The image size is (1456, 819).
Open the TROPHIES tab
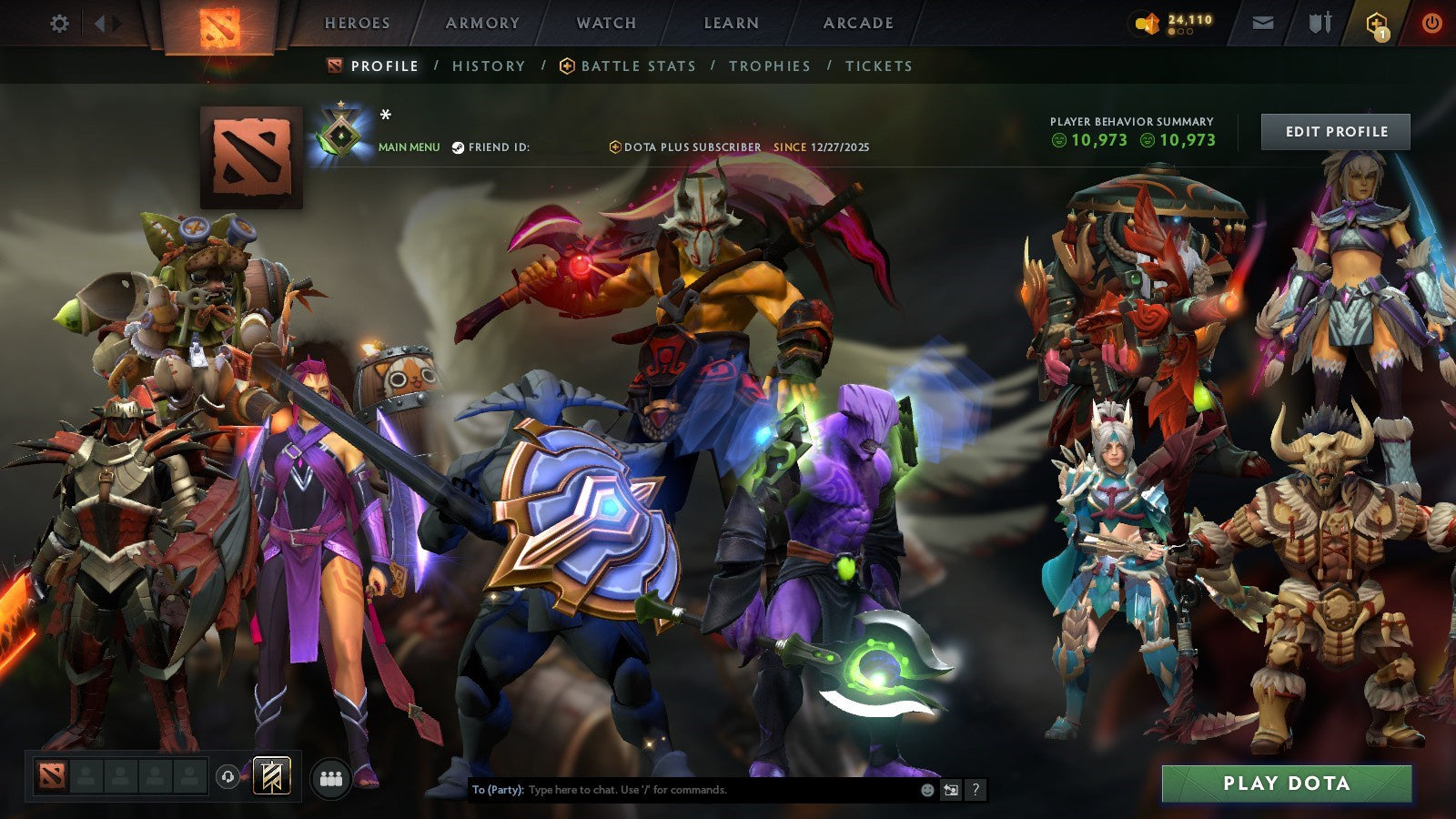point(769,66)
